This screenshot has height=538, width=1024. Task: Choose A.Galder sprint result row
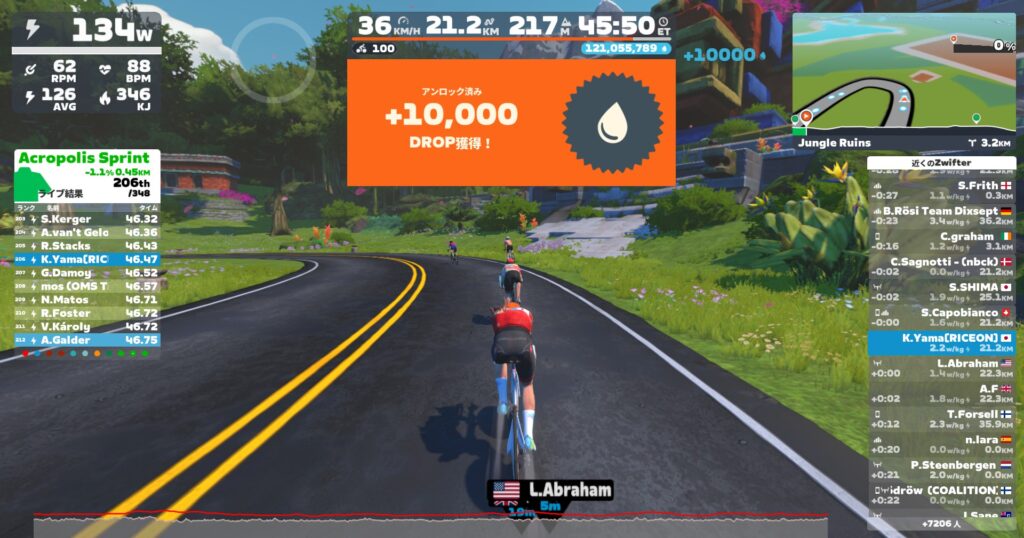tap(87, 340)
